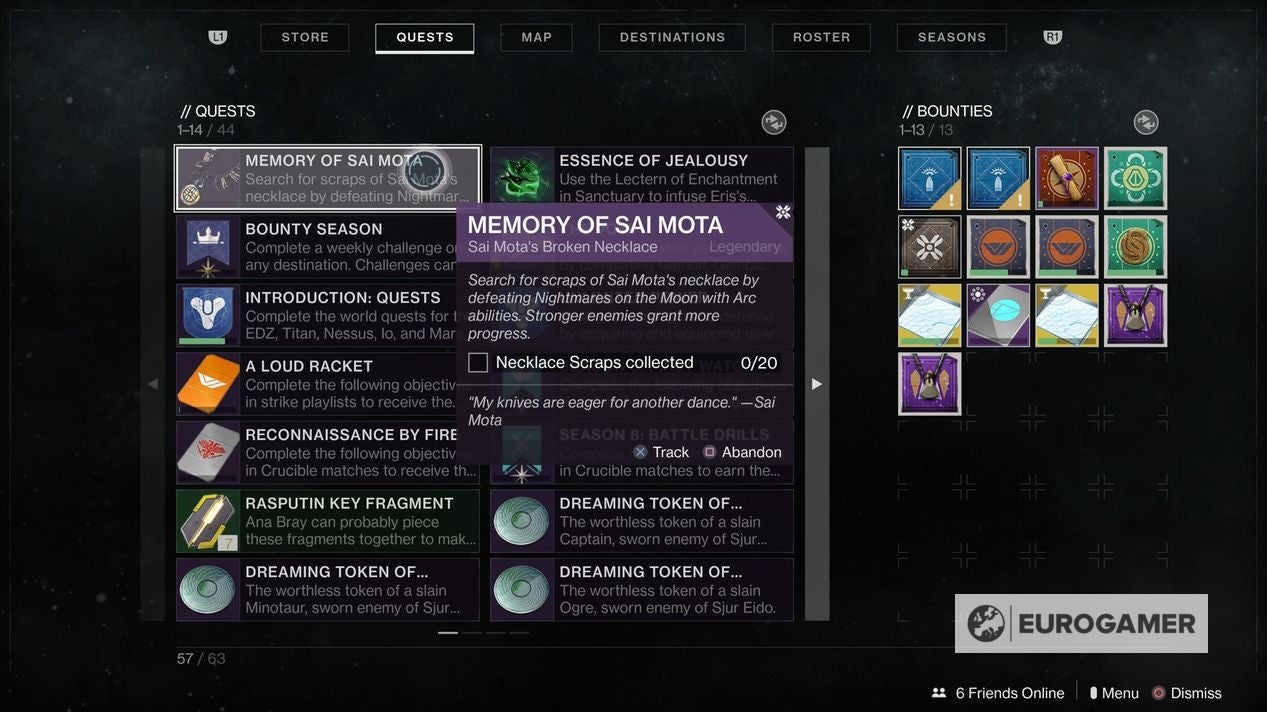1267x712 pixels.
Task: Select the Rasputin Key Fragment item
Action: [x=328, y=521]
